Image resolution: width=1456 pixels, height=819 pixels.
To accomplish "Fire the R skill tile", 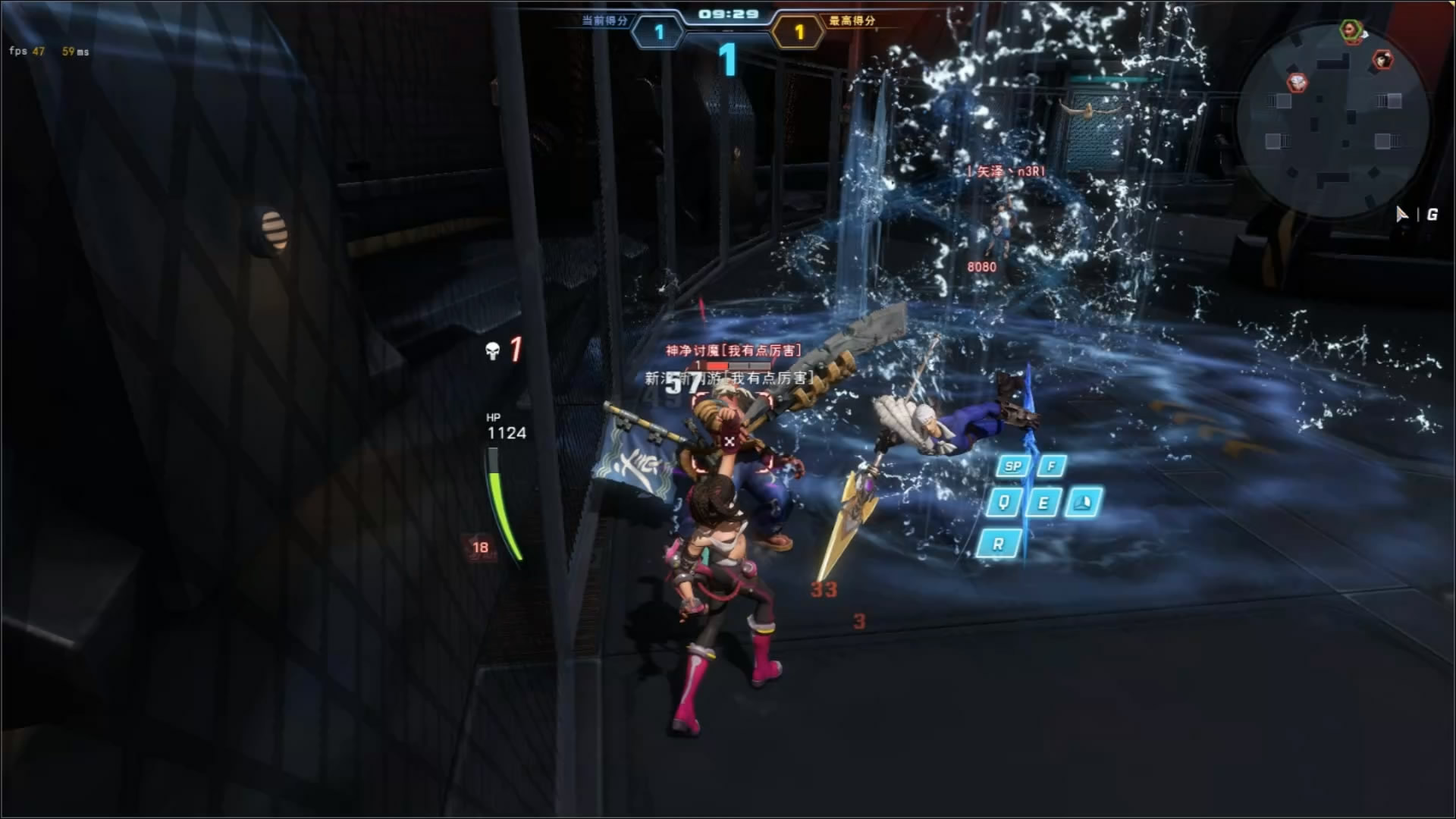I will [998, 544].
